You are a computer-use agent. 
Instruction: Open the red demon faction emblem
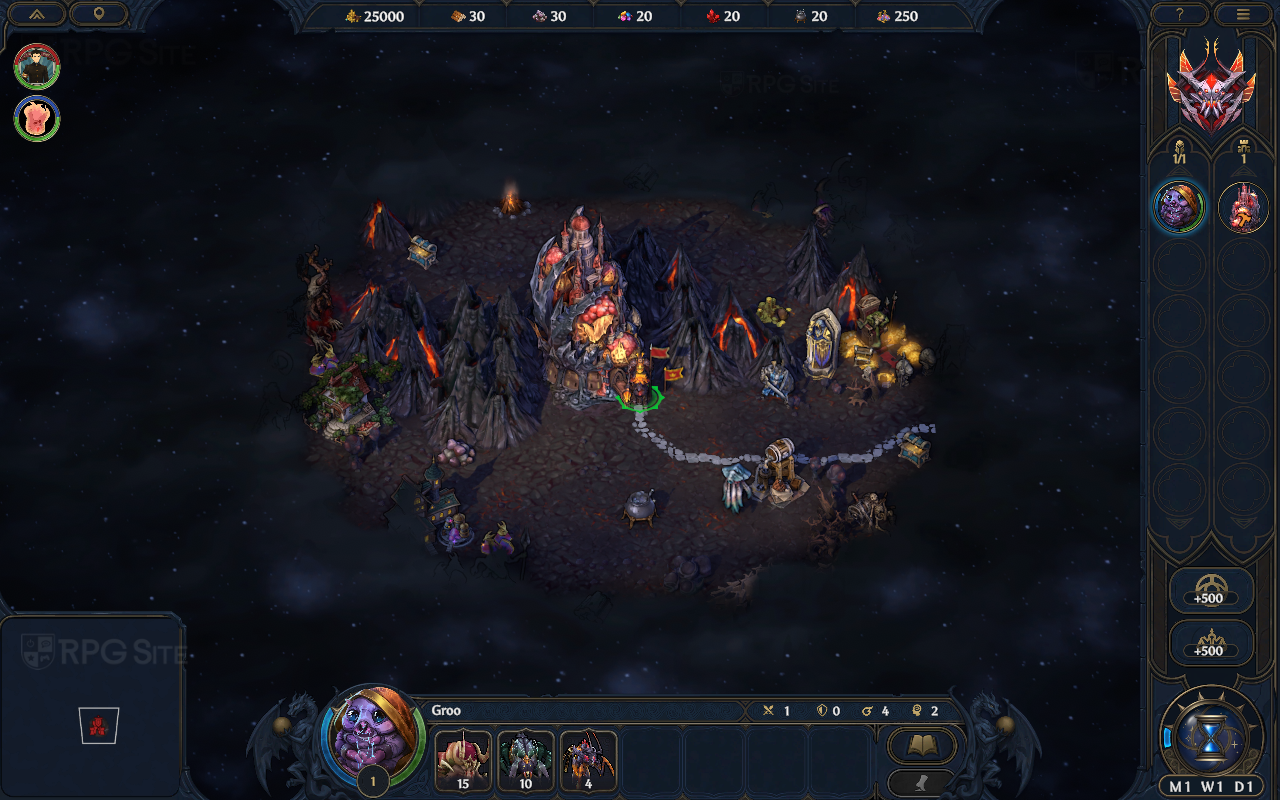pos(1211,88)
